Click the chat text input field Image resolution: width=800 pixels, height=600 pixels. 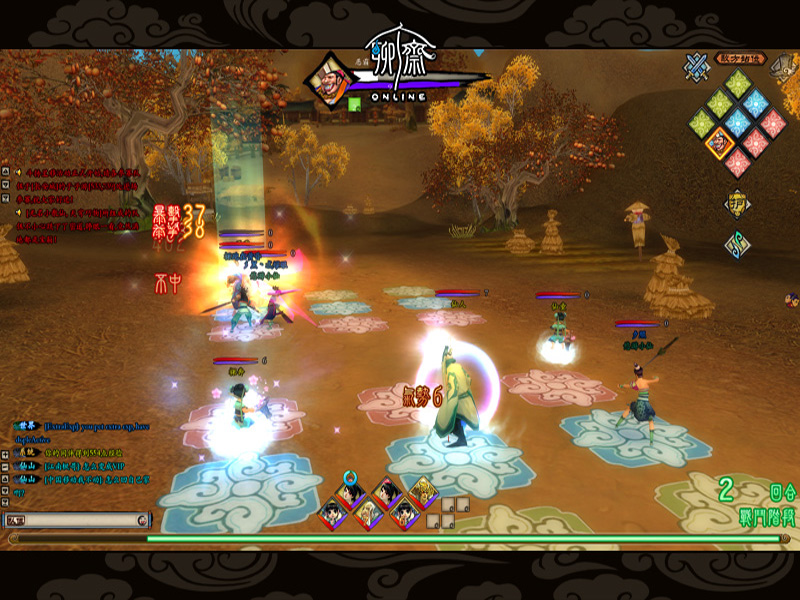(82, 520)
